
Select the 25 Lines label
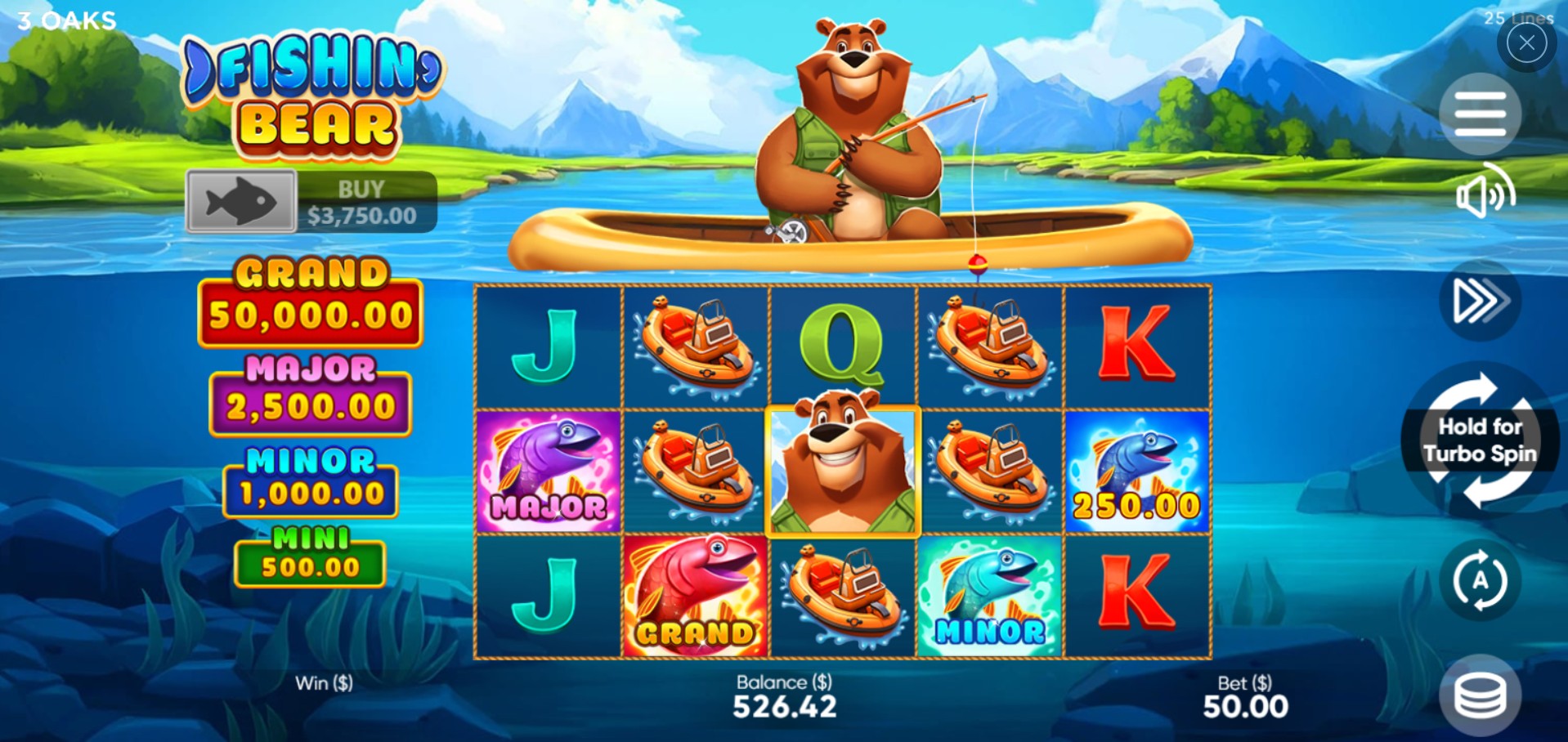(1521, 19)
